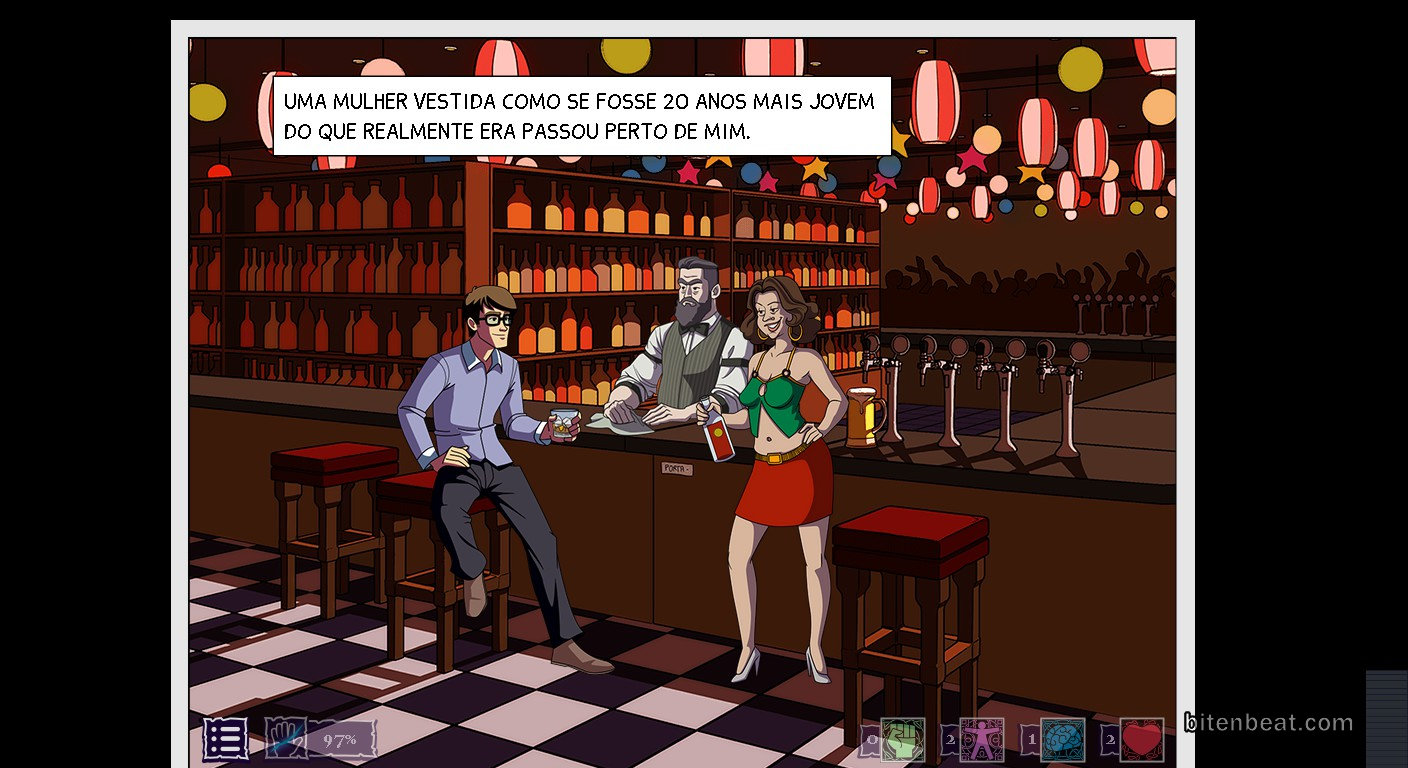This screenshot has height=768, width=1408.
Task: Select the green fist stat icon
Action: [902, 740]
